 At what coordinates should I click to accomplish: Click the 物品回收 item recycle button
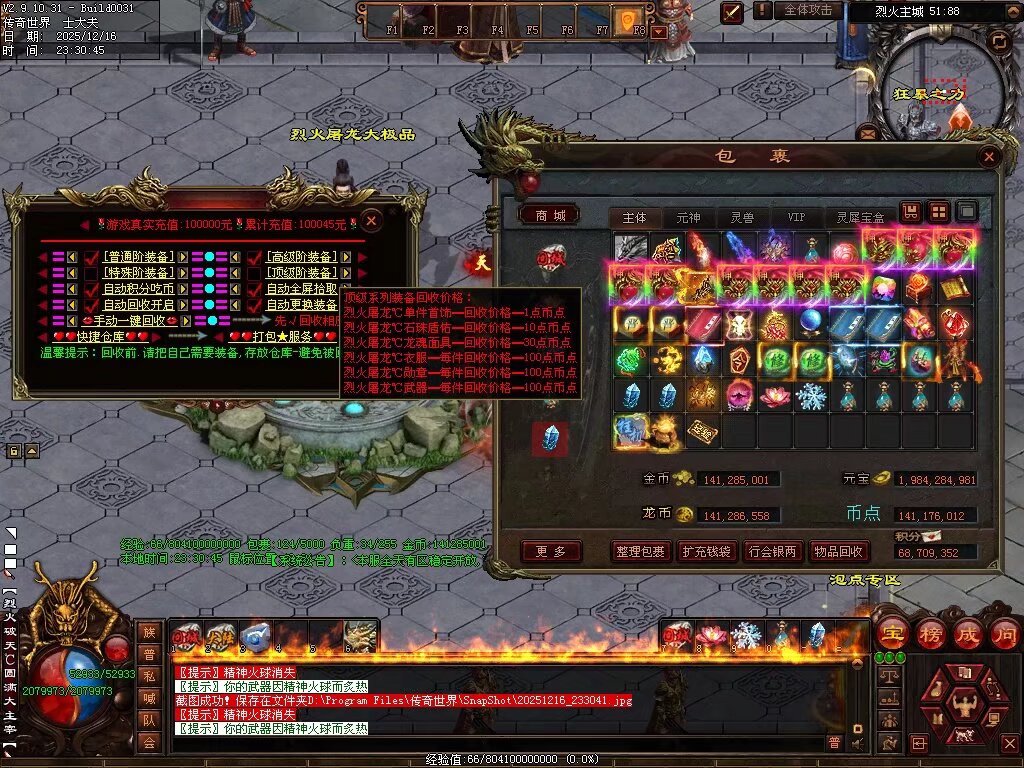pos(838,551)
